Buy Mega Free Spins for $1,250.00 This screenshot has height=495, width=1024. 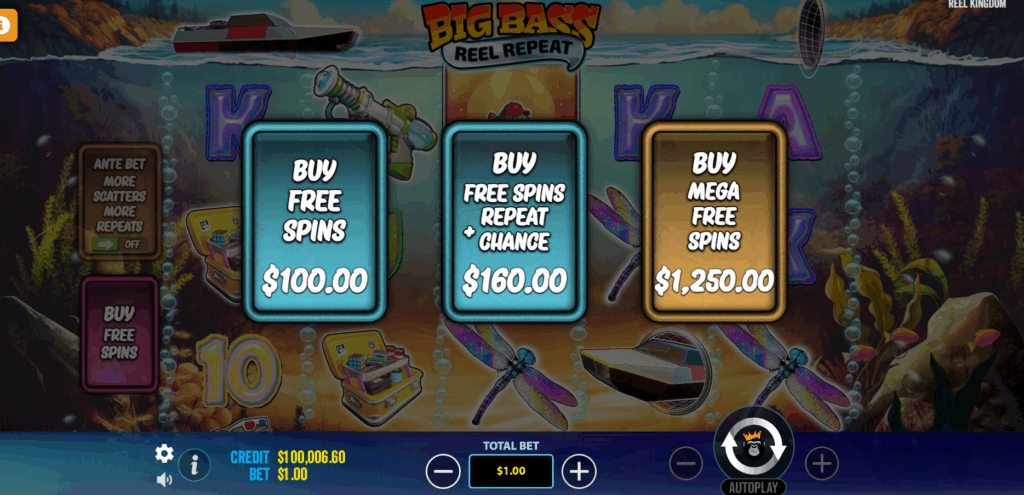pos(713,222)
